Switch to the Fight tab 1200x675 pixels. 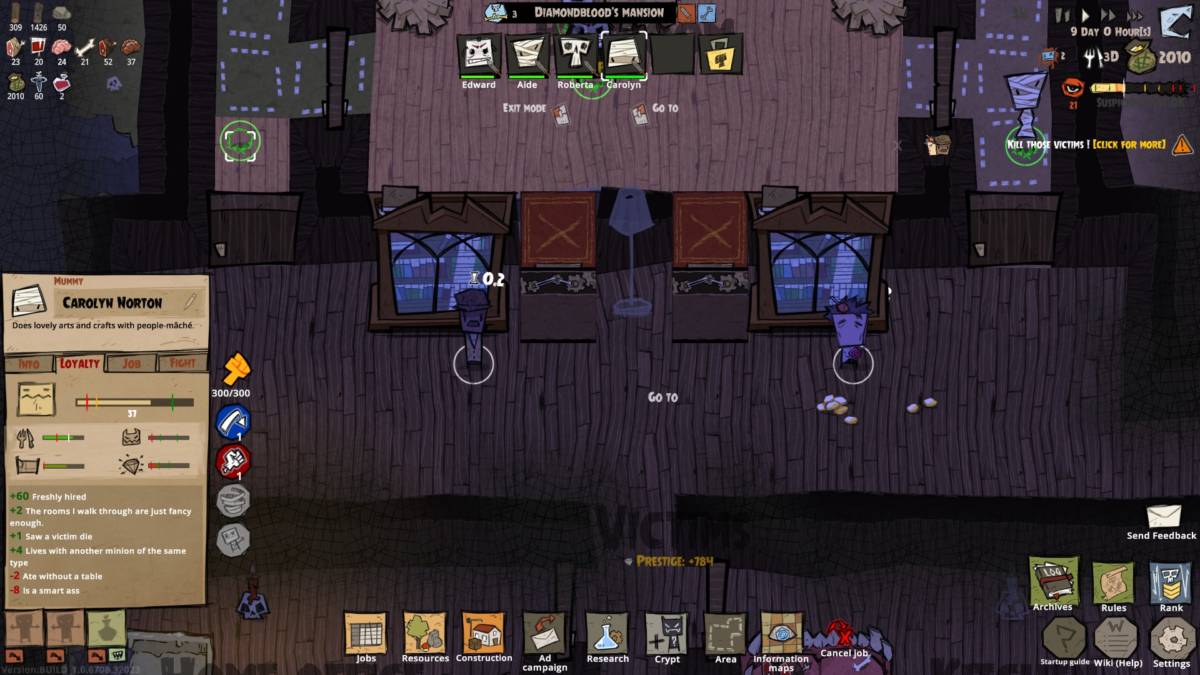tap(182, 364)
